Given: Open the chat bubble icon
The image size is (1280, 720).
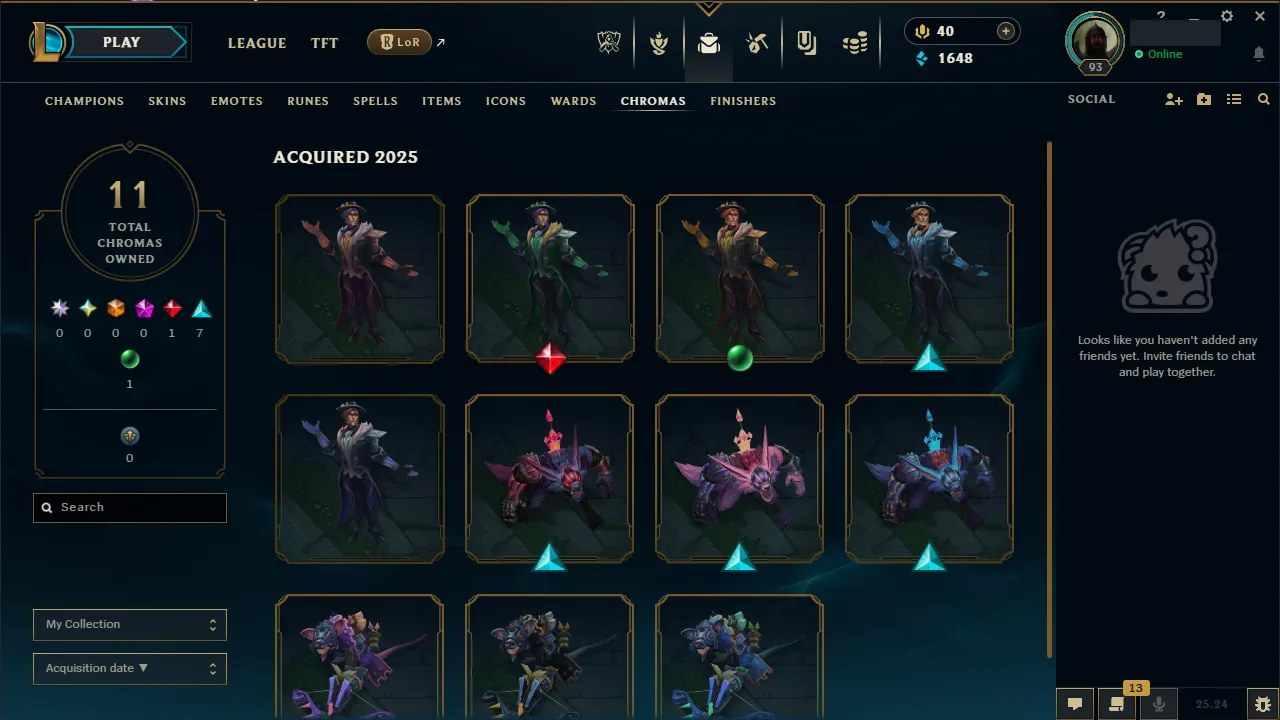Looking at the screenshot, I should click(x=1074, y=704).
